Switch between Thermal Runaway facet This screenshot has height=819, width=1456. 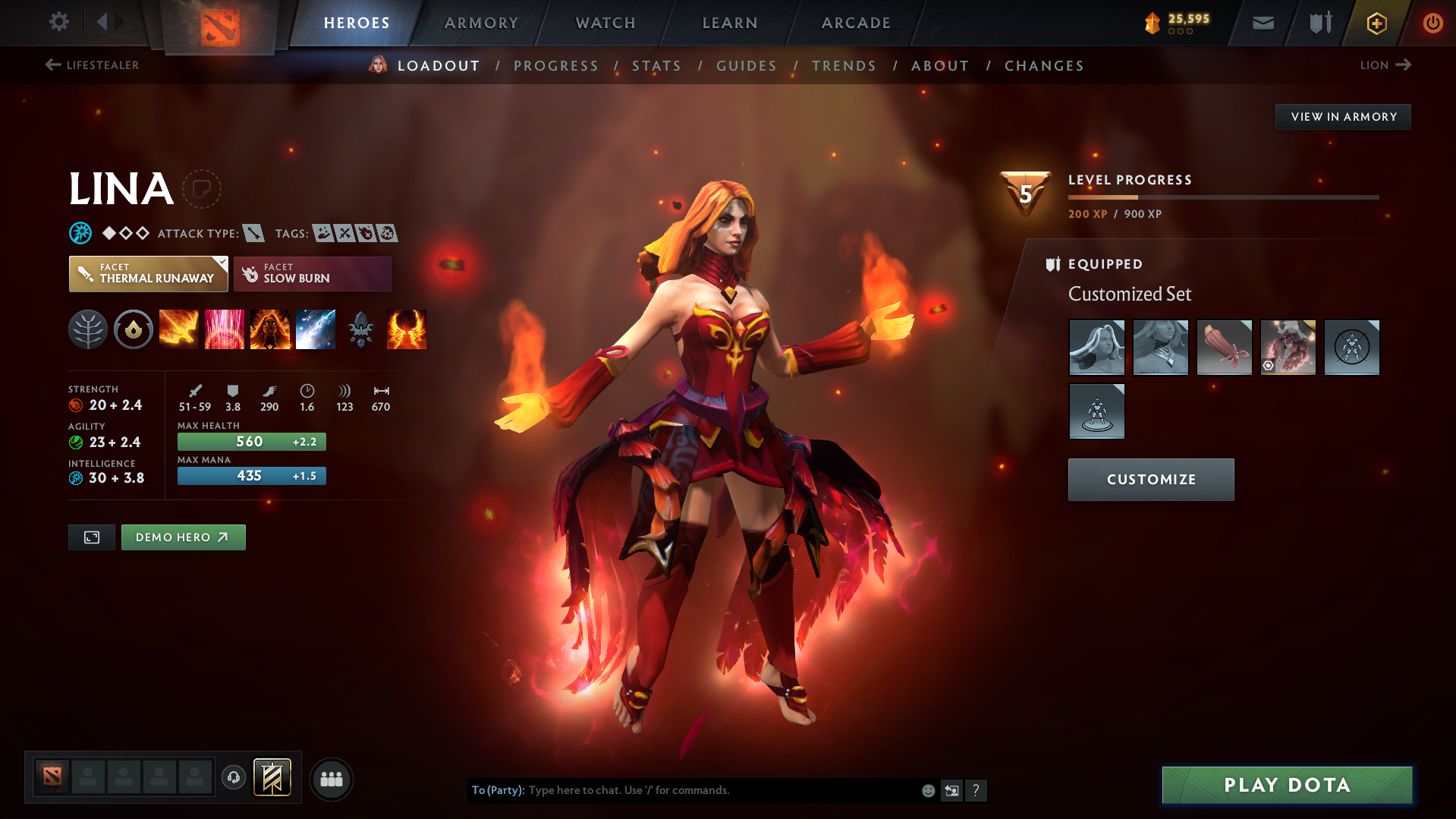click(148, 273)
